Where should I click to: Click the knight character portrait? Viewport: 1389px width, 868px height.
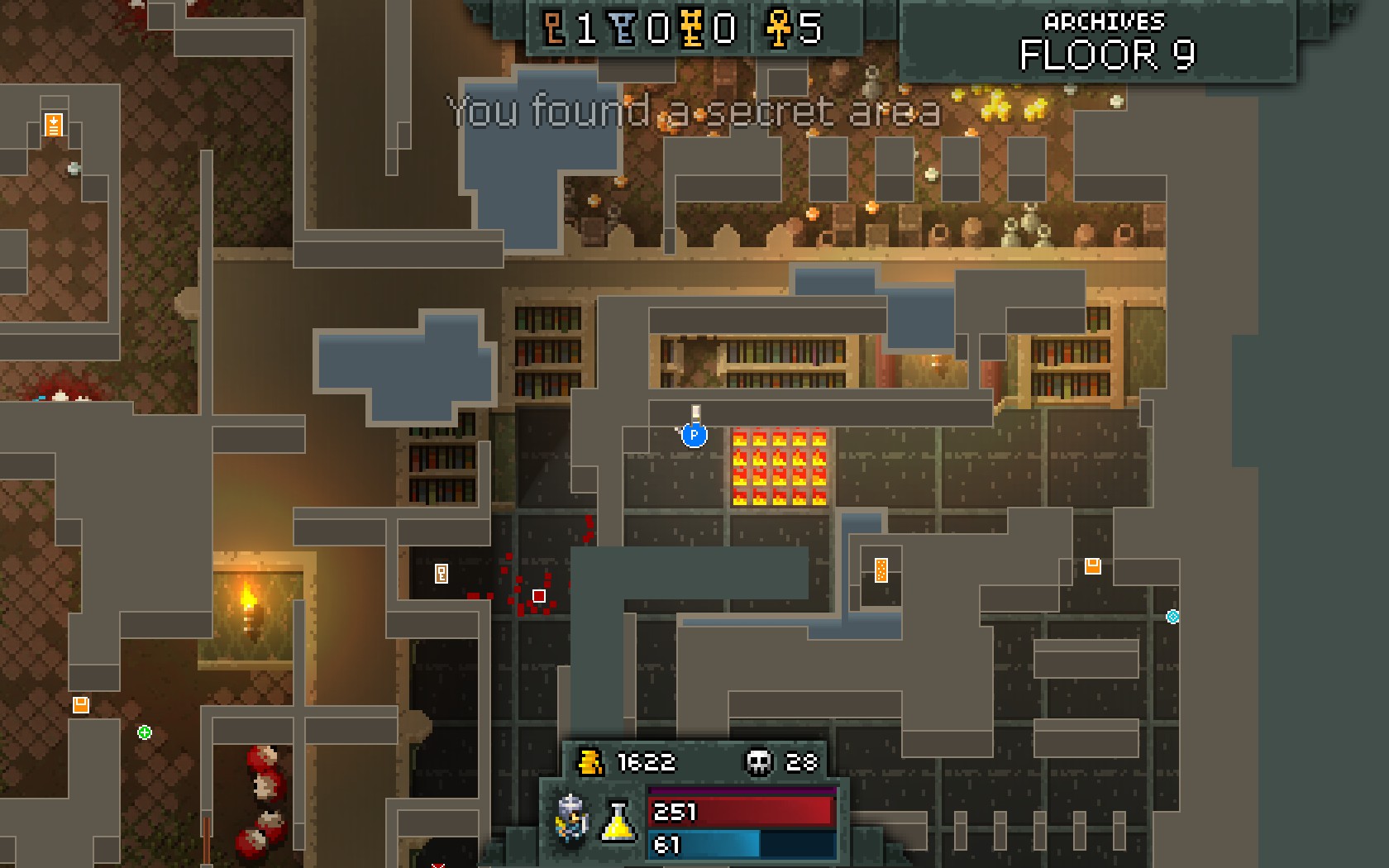(572, 818)
